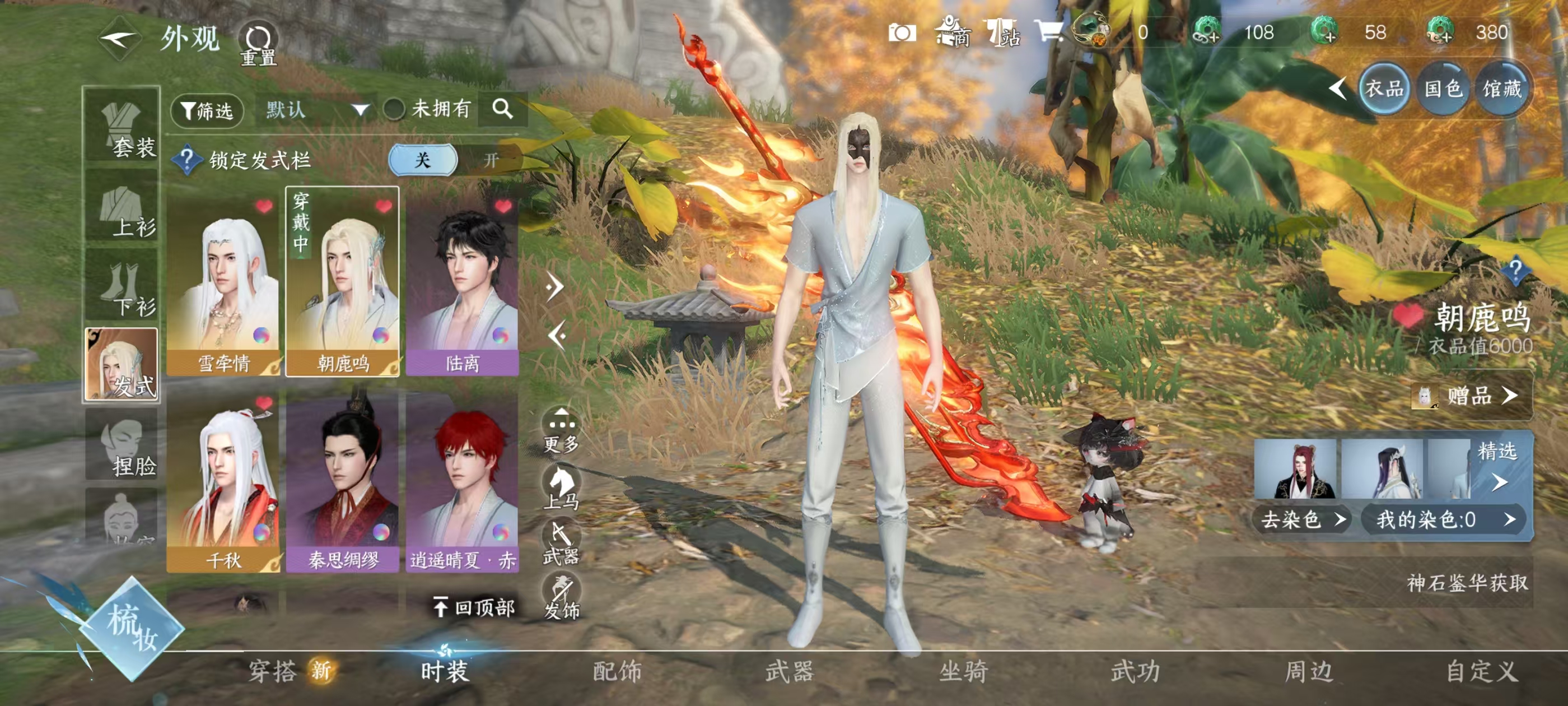Open the hairstyle search magnifier
1568x706 pixels.
(502, 109)
